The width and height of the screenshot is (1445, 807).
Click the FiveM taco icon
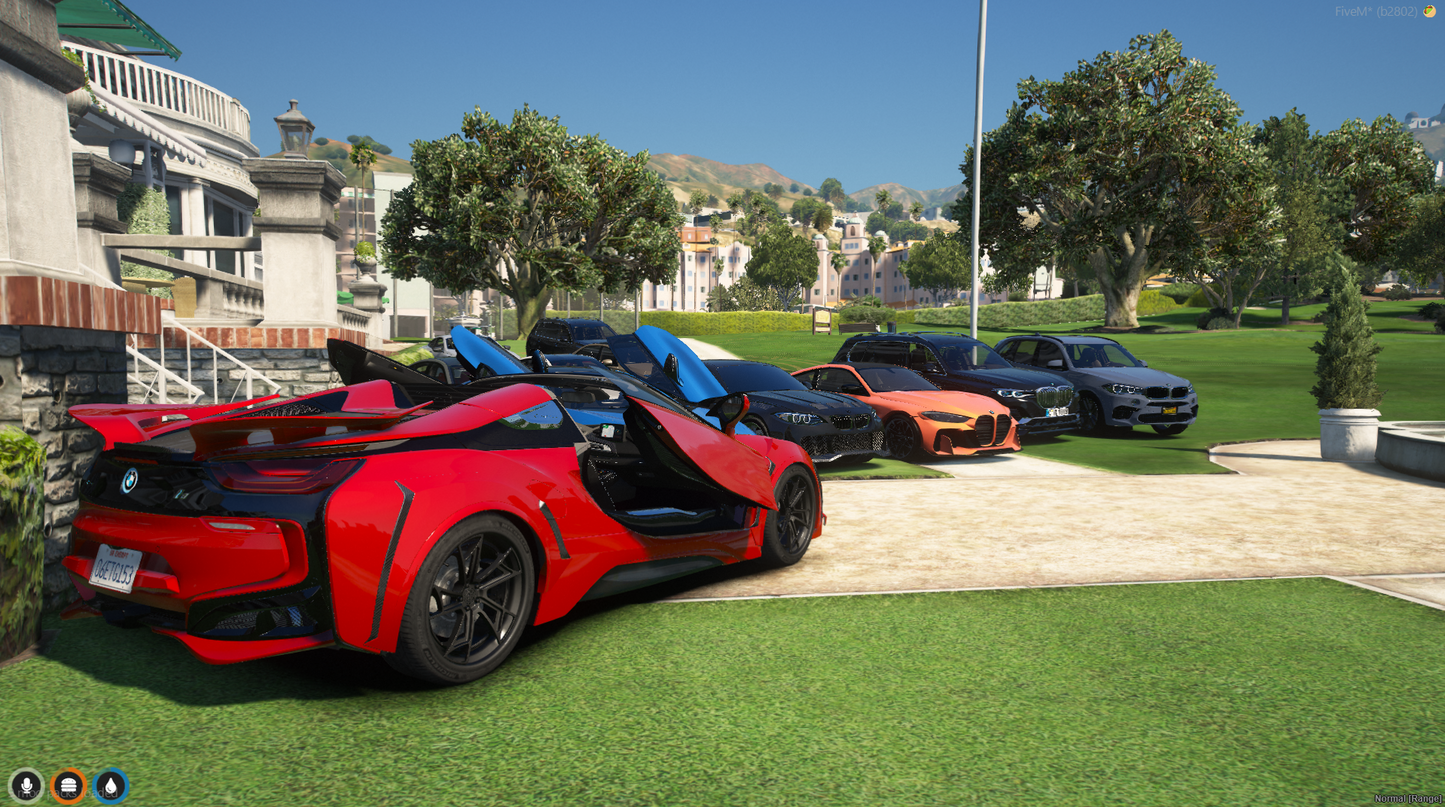coord(1429,11)
